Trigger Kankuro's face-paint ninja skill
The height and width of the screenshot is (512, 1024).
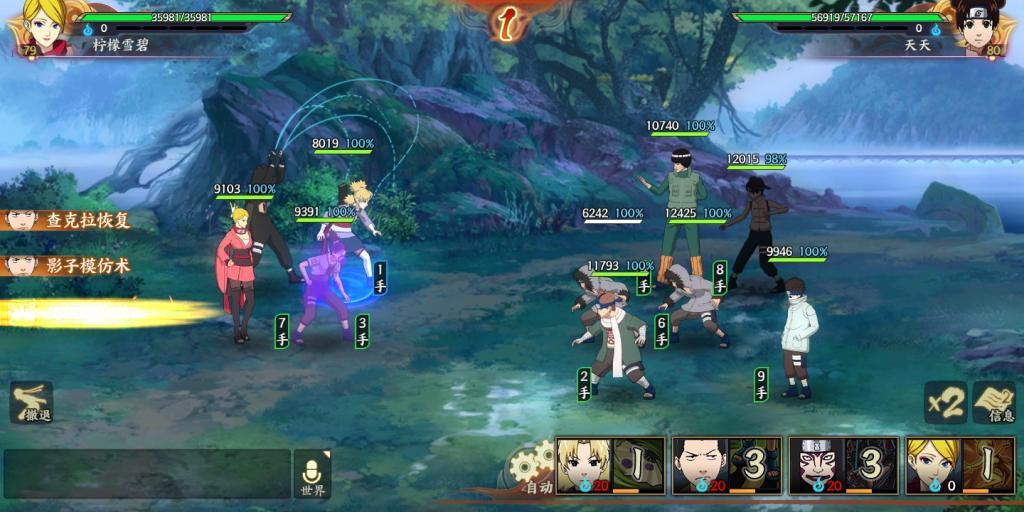[x=843, y=465]
